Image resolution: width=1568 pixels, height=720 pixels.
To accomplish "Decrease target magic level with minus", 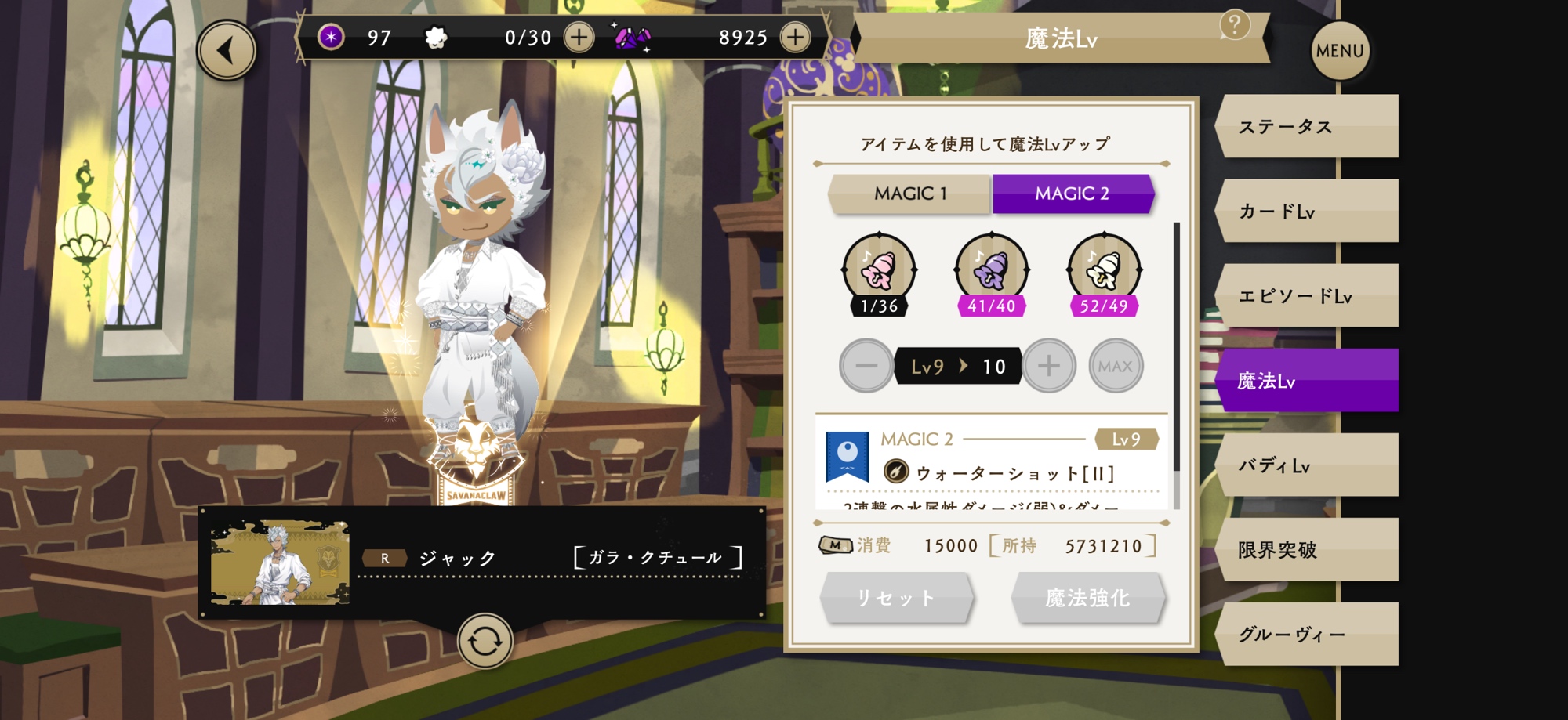I will (x=866, y=366).
